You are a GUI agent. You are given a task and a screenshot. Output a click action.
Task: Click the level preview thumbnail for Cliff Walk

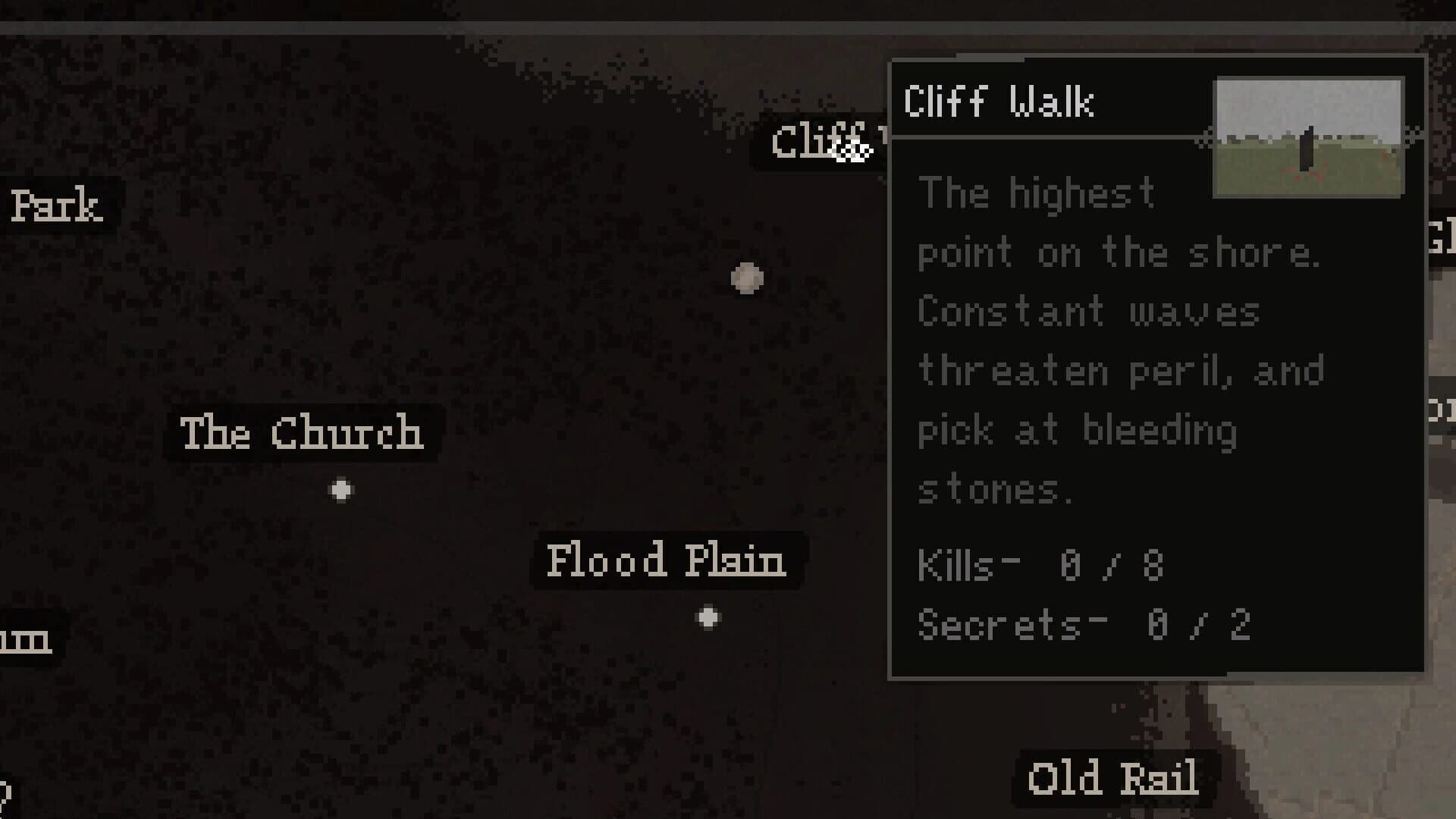tap(1308, 136)
